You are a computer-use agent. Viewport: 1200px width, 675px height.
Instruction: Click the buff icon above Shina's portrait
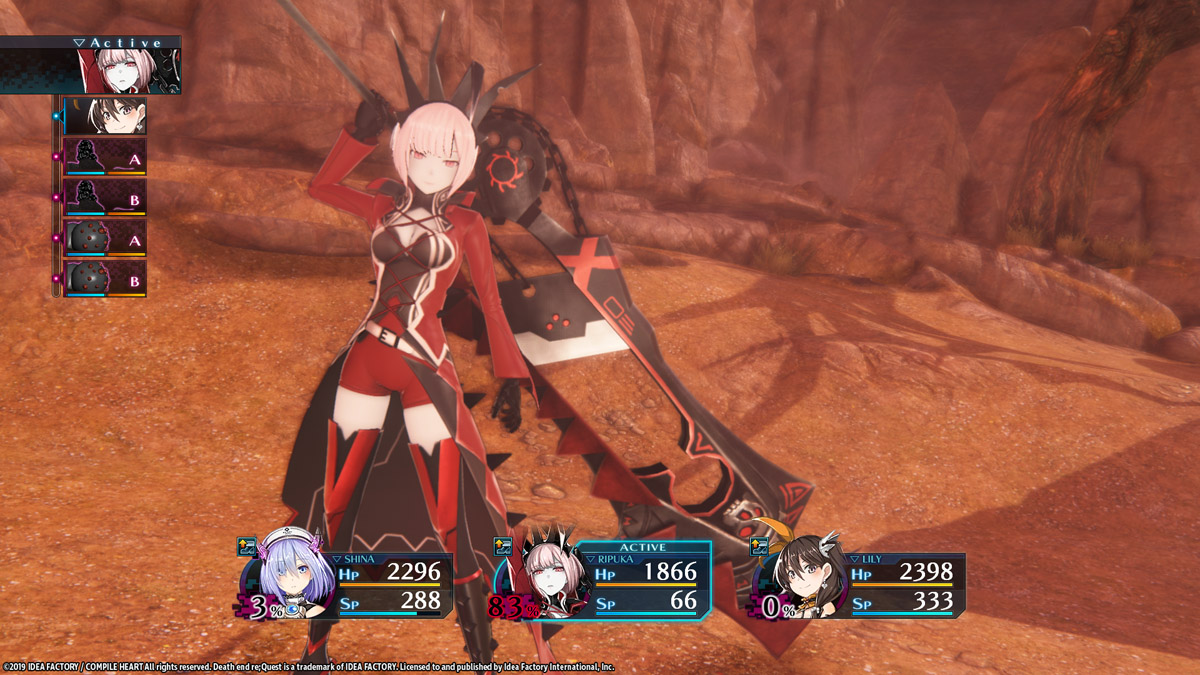point(248,546)
